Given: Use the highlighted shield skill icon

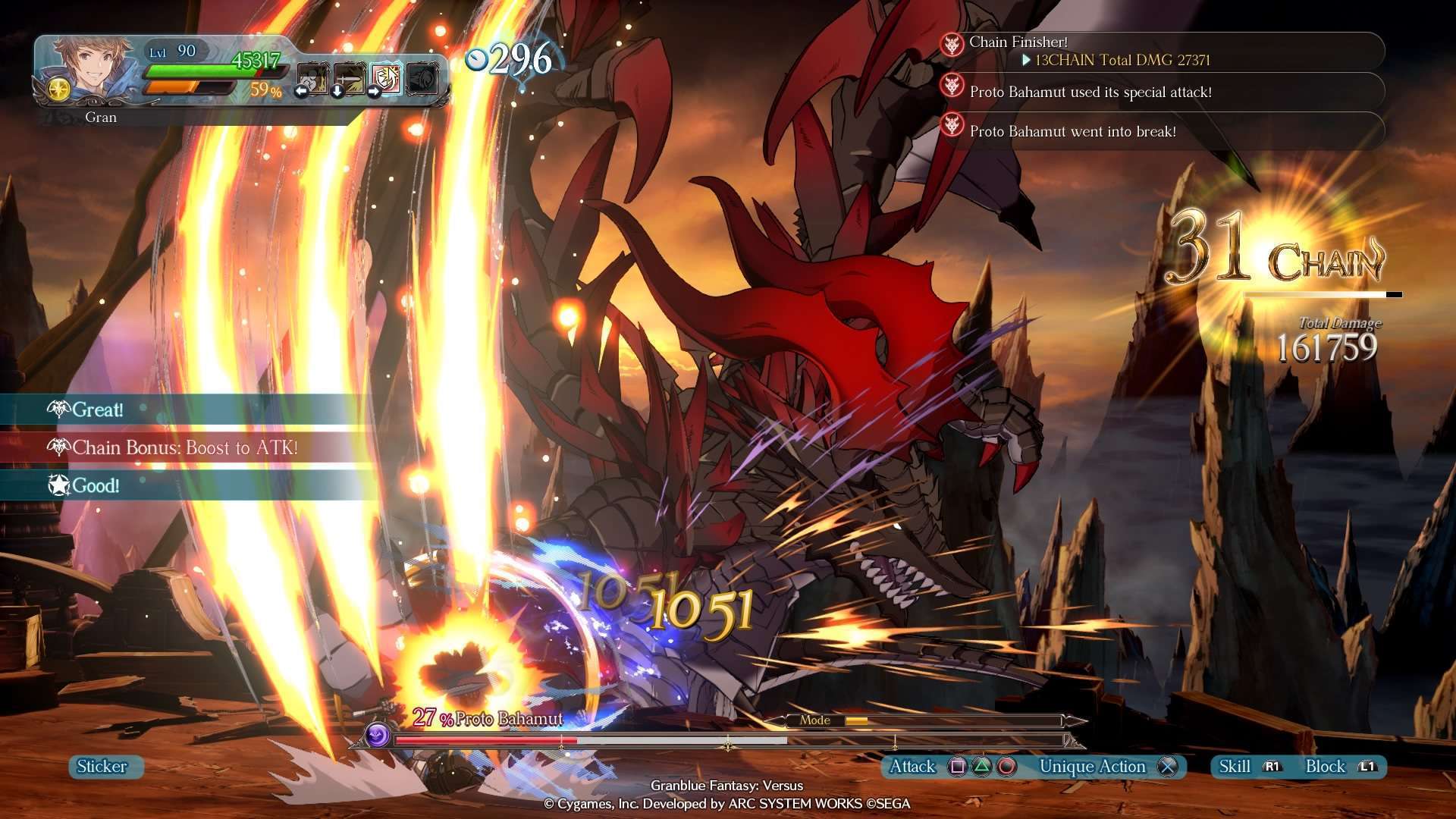Looking at the screenshot, I should coord(385,78).
